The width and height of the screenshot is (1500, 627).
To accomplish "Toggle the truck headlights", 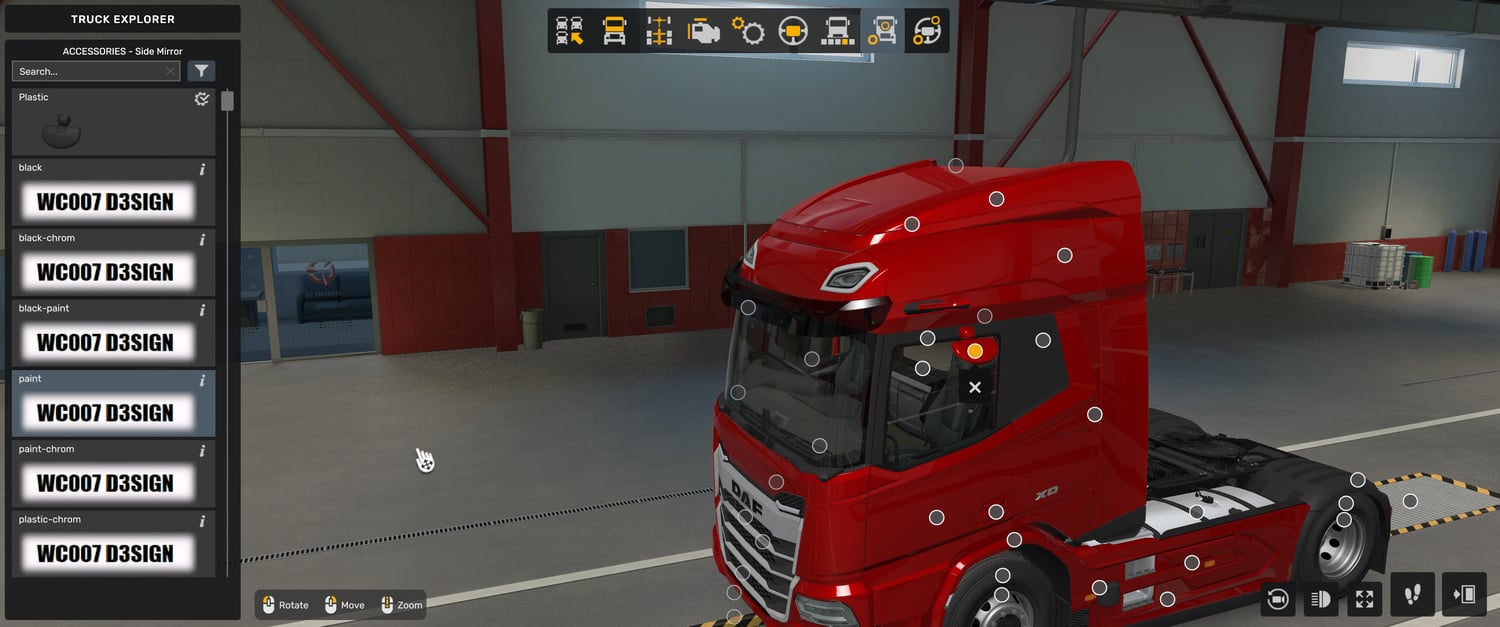I will pos(1321,598).
